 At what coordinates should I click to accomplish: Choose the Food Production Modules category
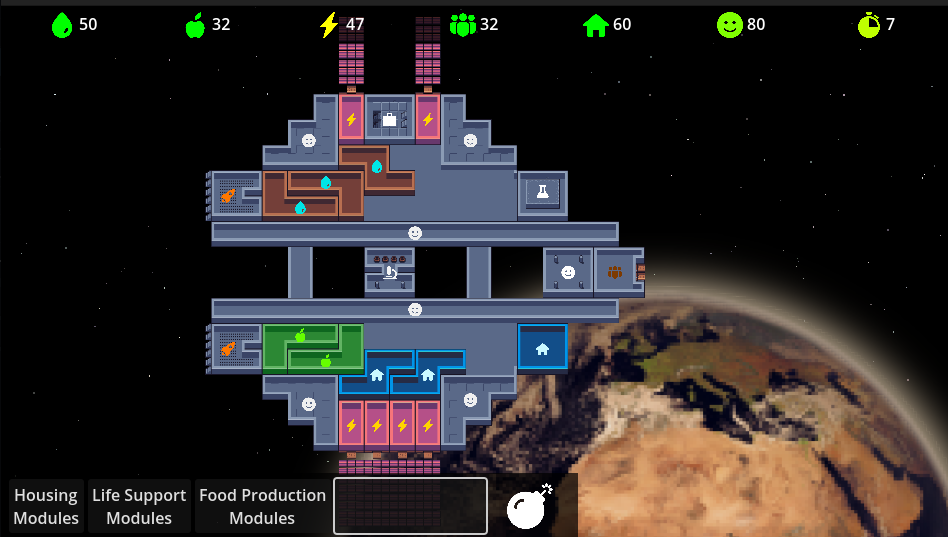pos(262,506)
